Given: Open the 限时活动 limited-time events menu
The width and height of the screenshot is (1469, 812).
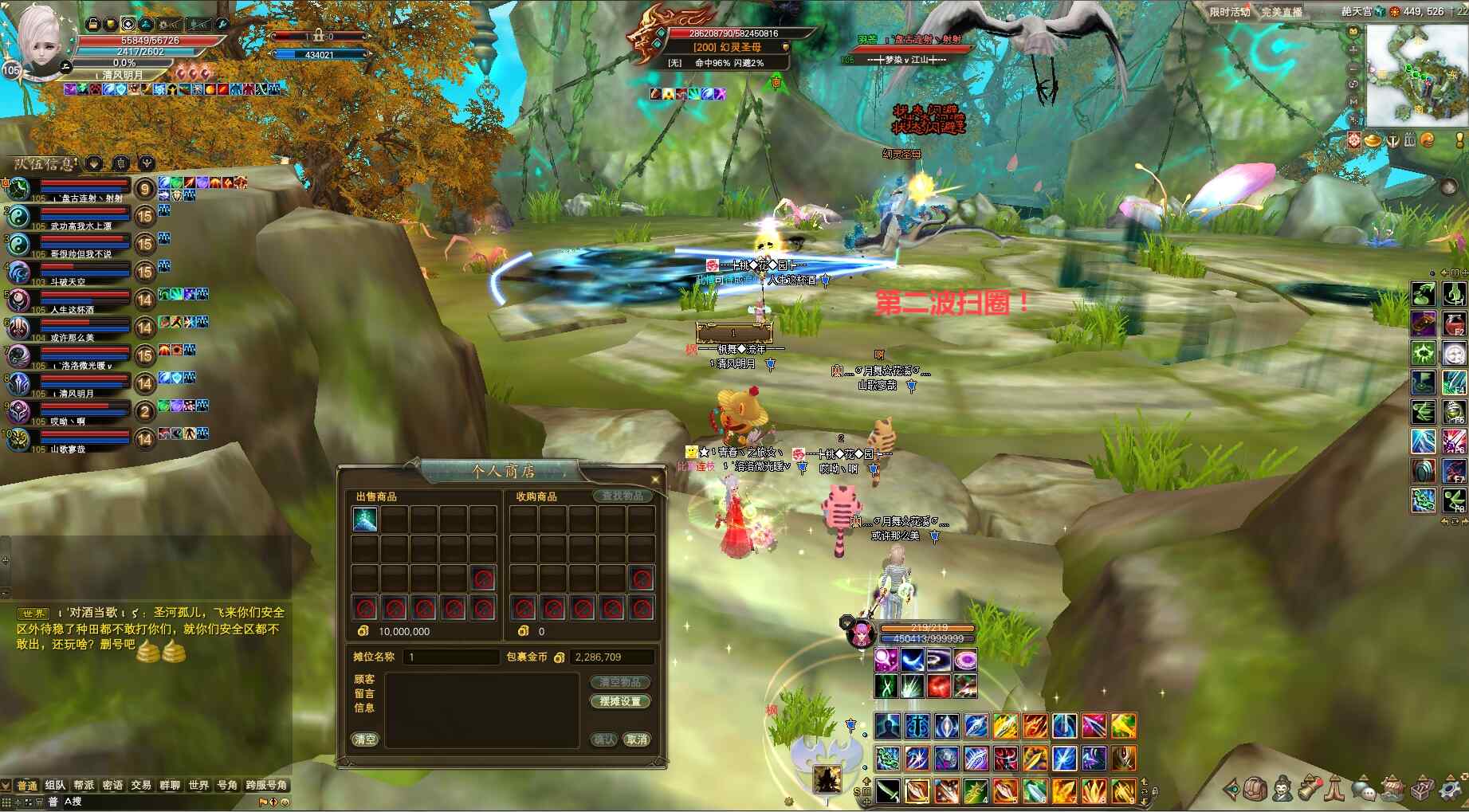Looking at the screenshot, I should (x=1229, y=12).
